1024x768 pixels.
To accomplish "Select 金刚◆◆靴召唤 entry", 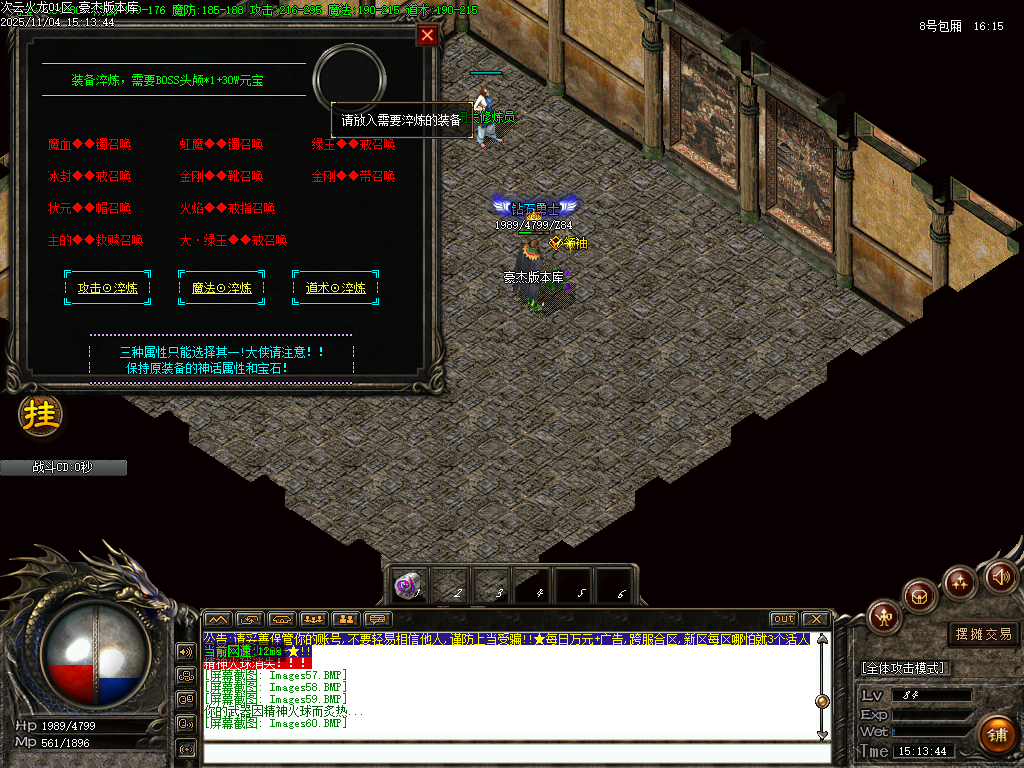I will pos(221,176).
